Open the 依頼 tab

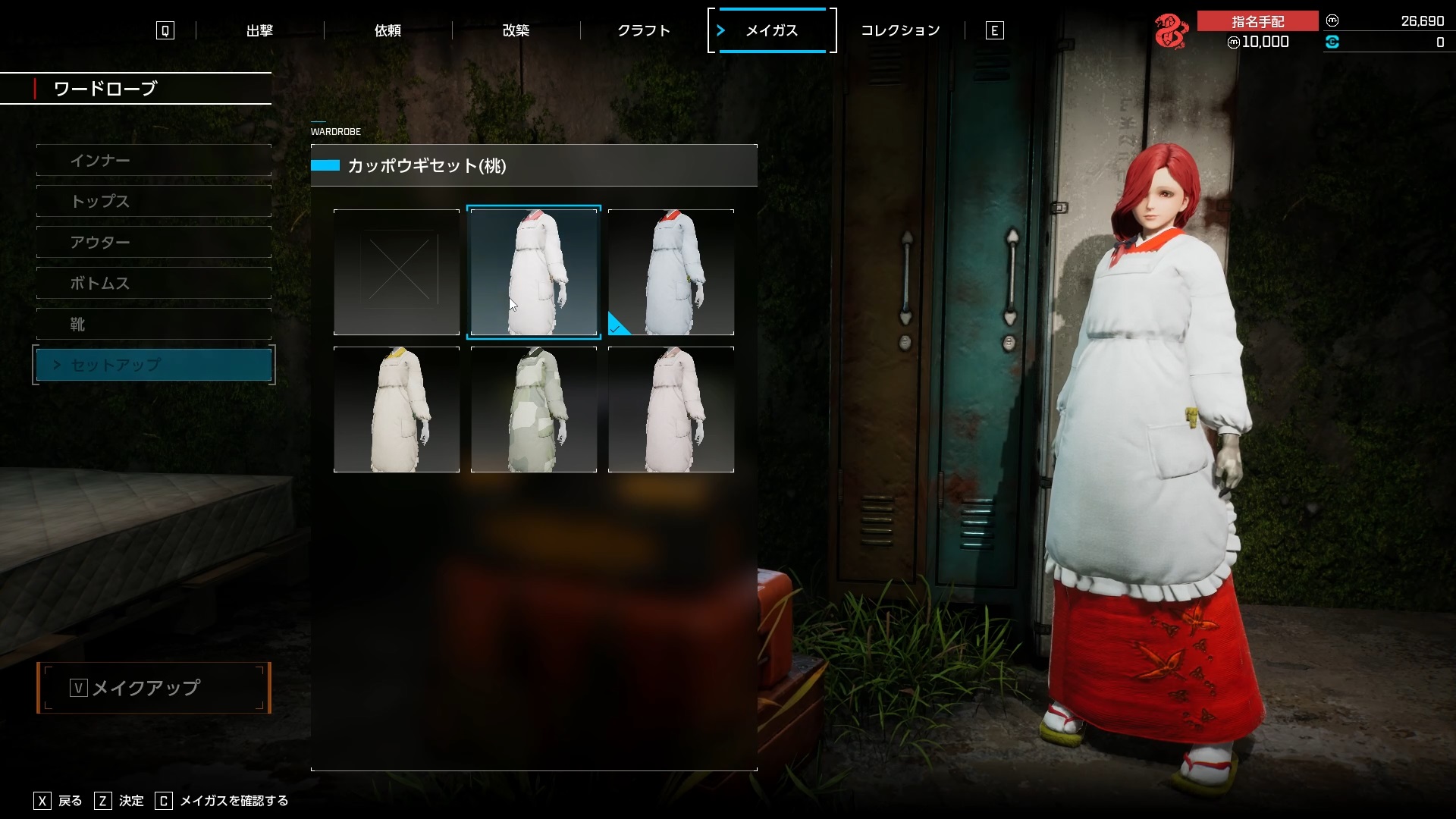pos(388,30)
